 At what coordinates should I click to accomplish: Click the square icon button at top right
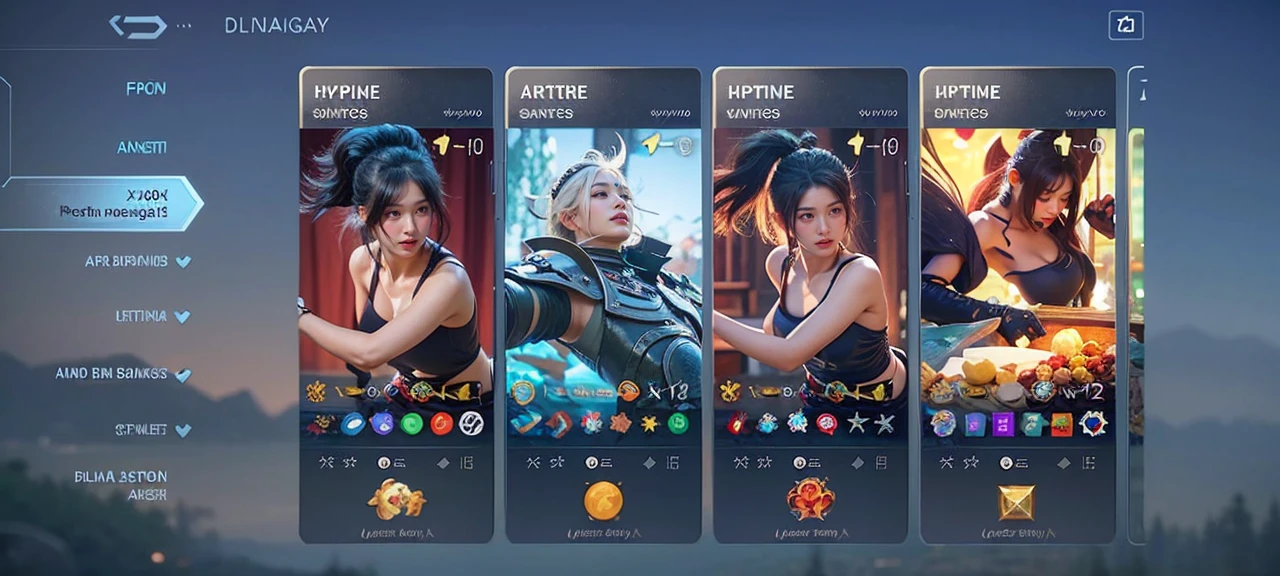click(1126, 26)
